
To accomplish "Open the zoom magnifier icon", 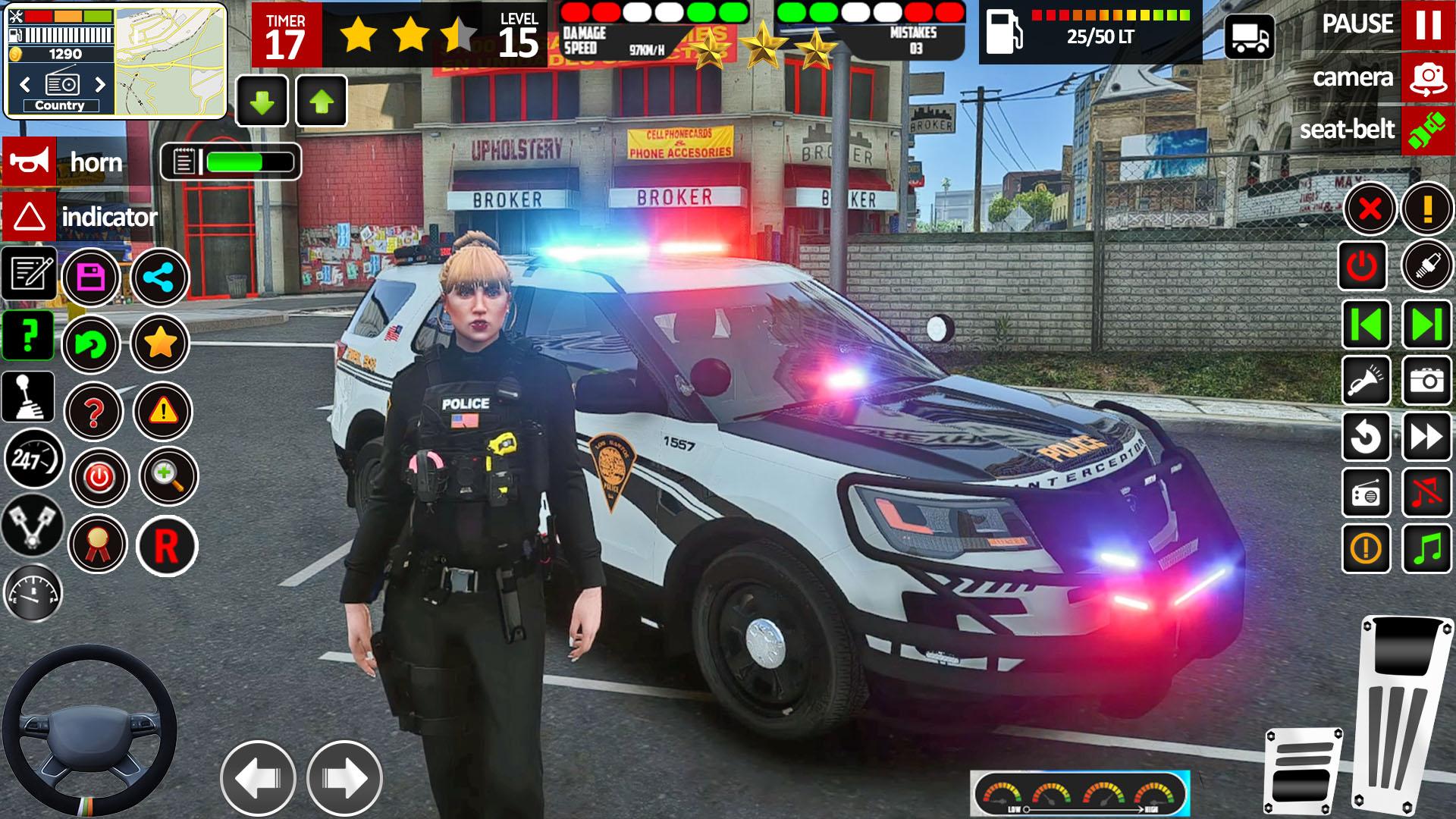I will pos(168,476).
